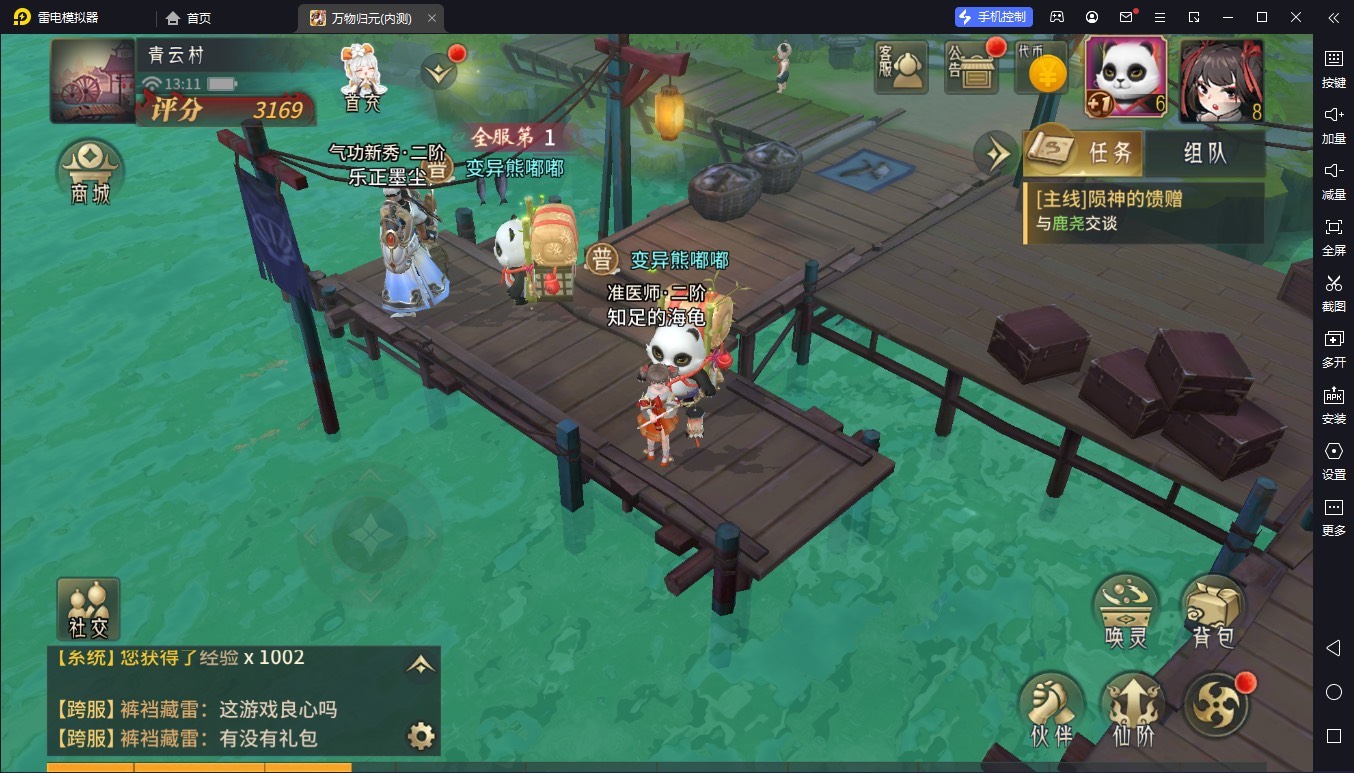Collapse the quest panel arrow
Image resolution: width=1354 pixels, height=773 pixels.
(997, 153)
